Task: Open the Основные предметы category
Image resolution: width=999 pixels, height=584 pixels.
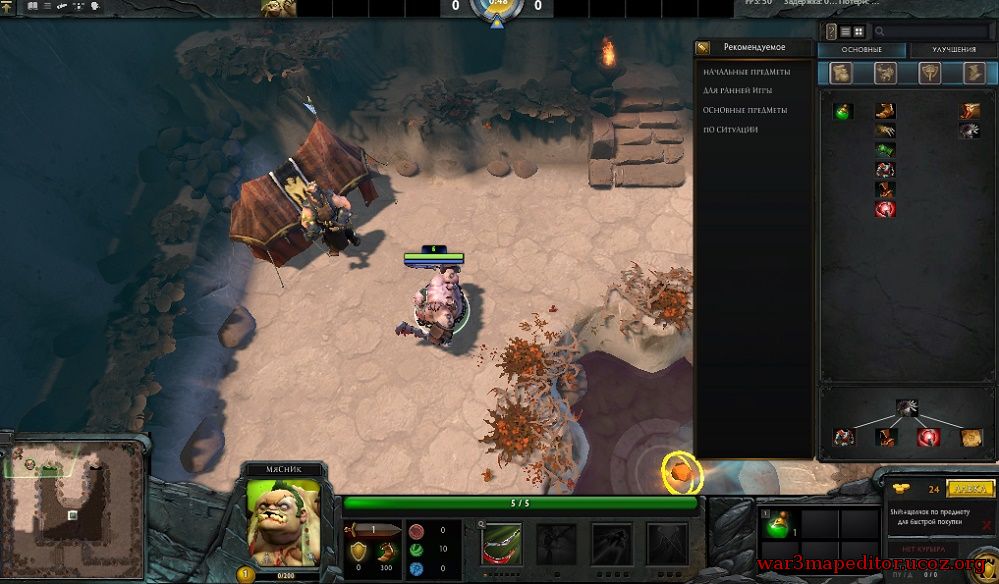Action: 745,110
